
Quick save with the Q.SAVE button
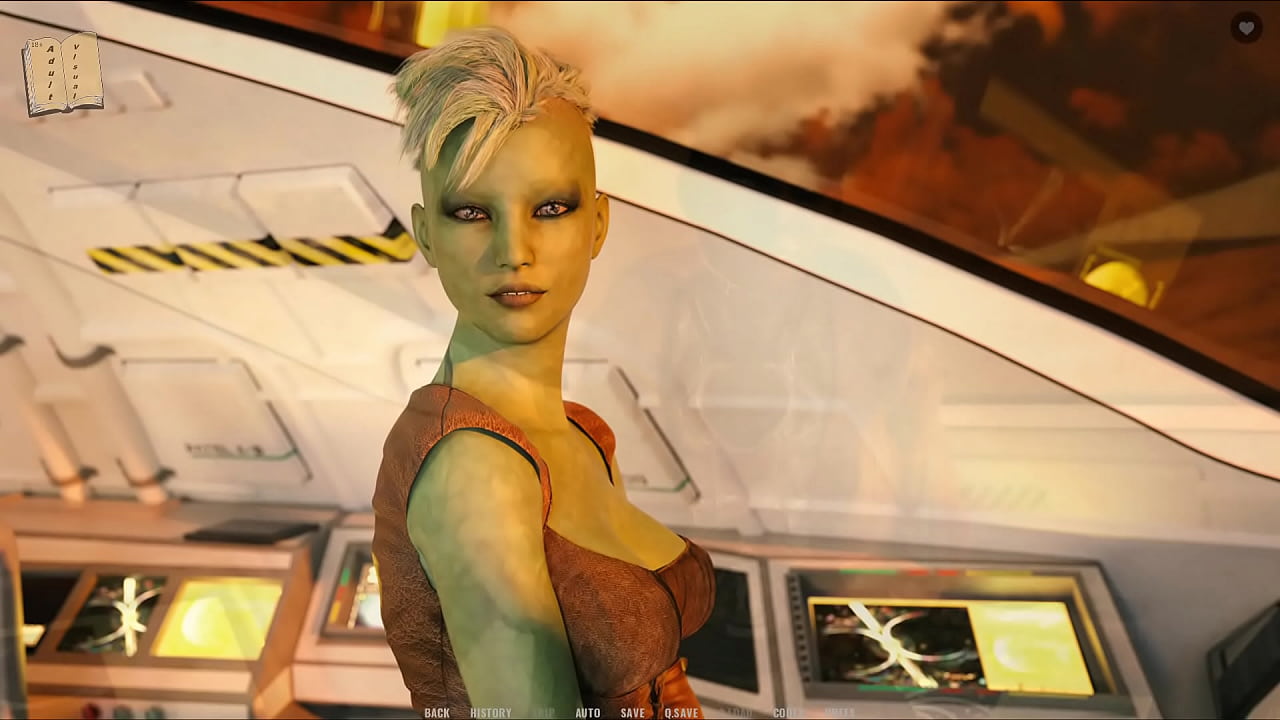[681, 713]
